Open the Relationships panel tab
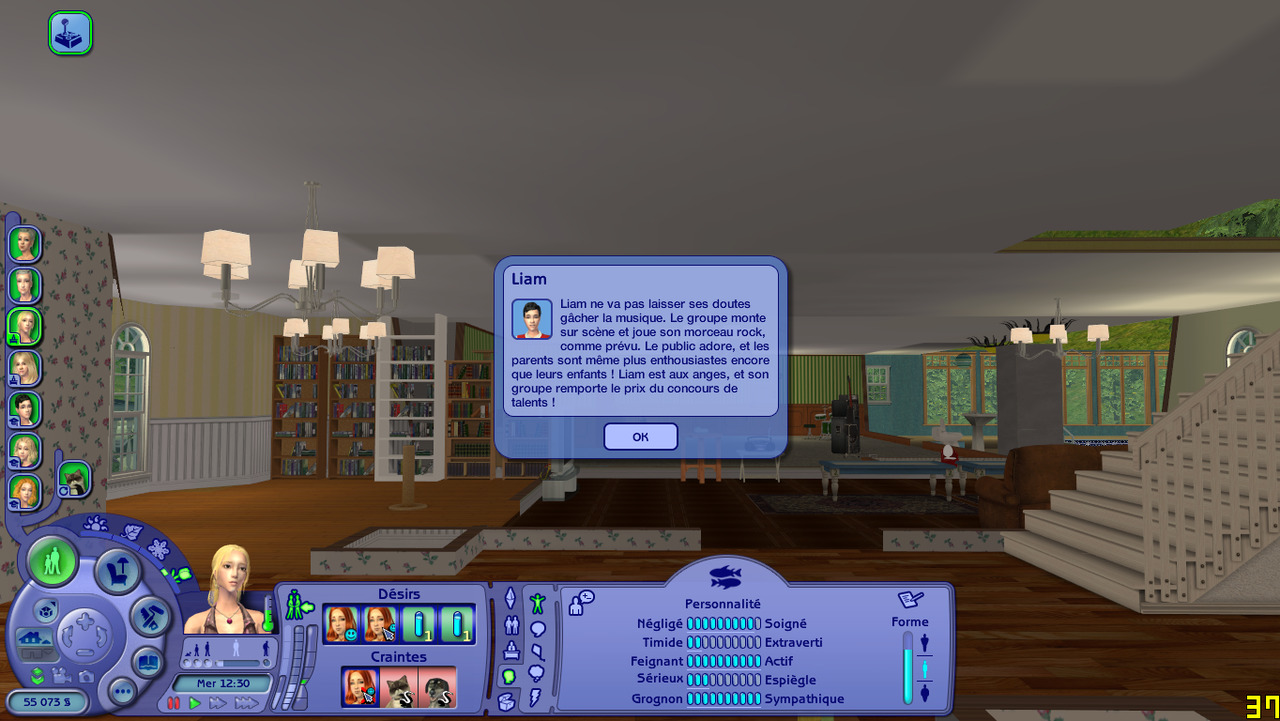1280x721 pixels. pos(511,626)
